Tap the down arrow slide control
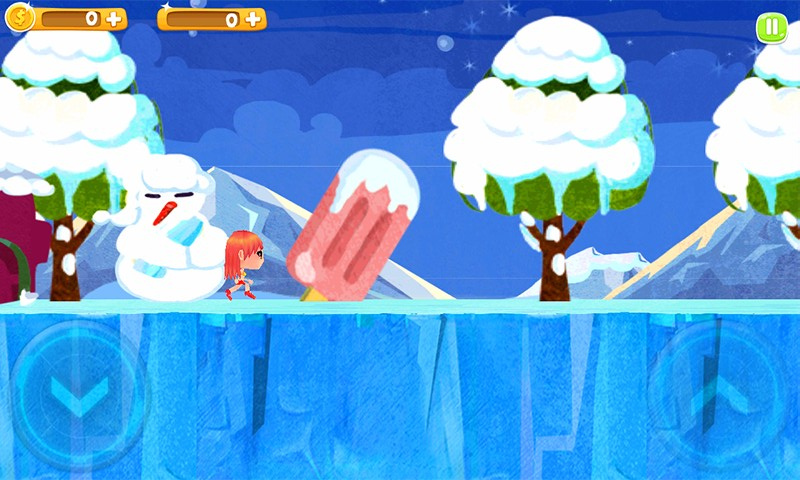 coord(78,395)
